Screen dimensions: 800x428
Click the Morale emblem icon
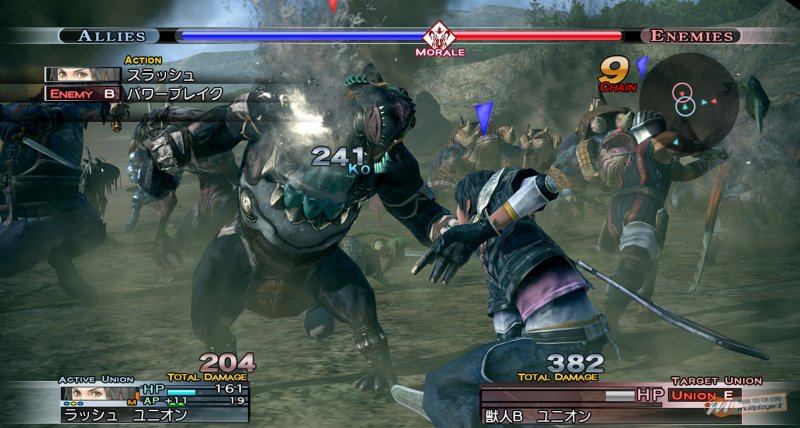coord(439,34)
